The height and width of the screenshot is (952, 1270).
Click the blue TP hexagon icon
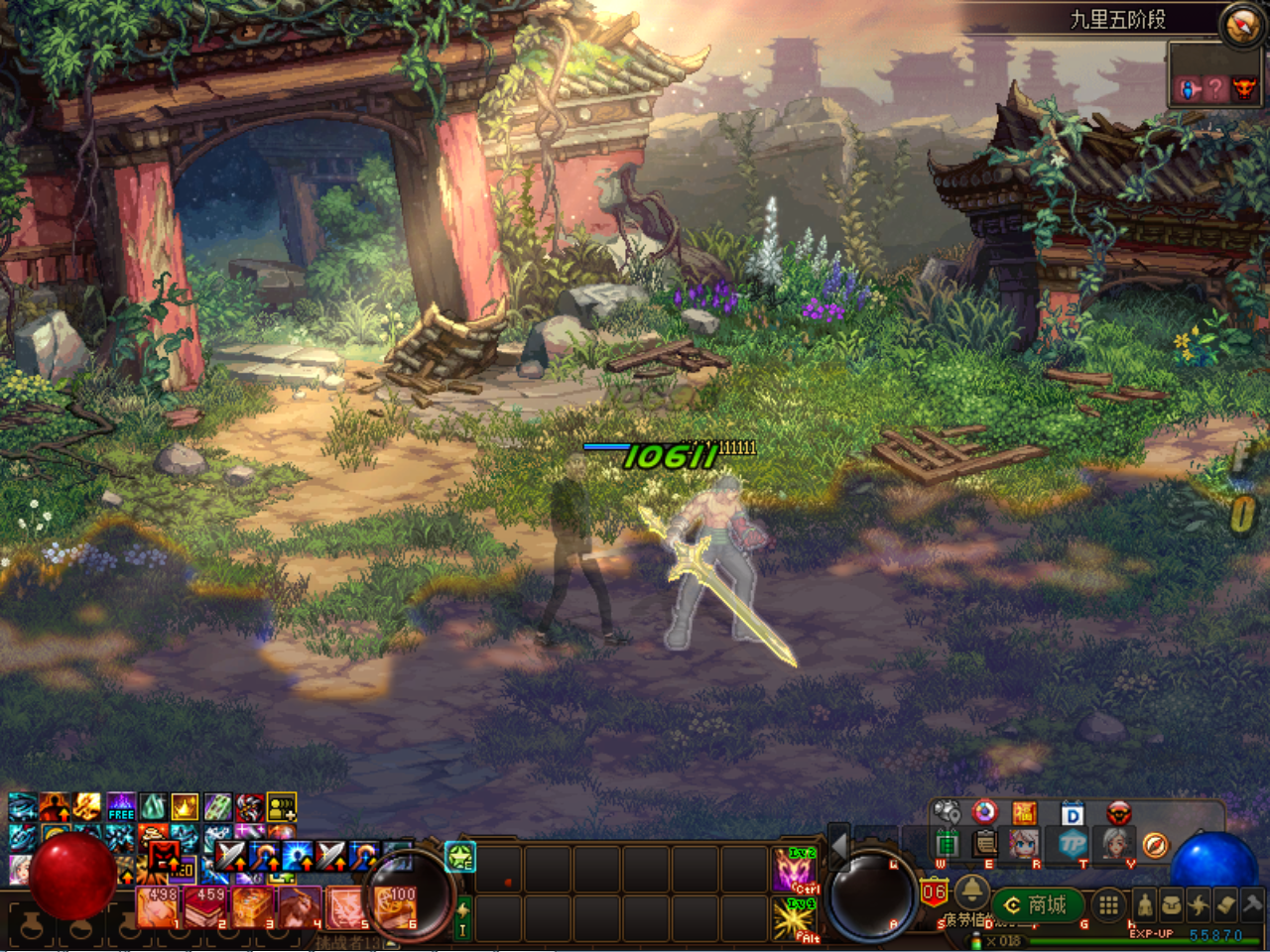coord(1073,845)
